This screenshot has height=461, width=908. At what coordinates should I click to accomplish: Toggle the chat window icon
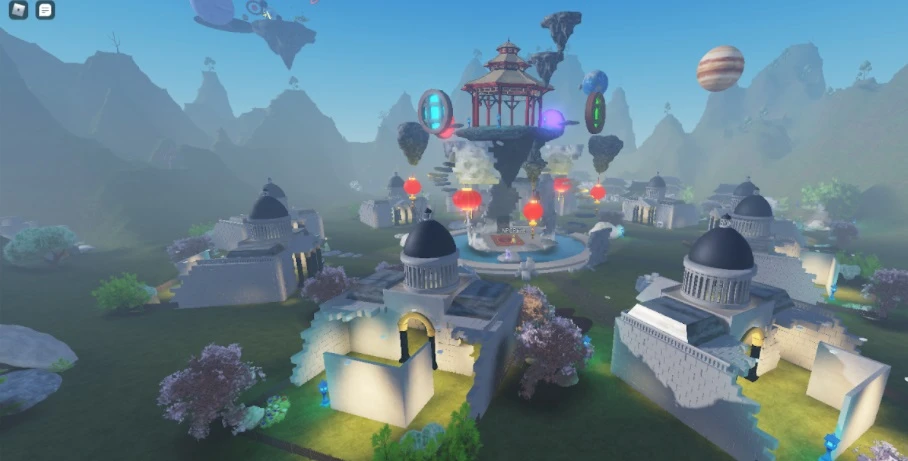click(x=45, y=10)
